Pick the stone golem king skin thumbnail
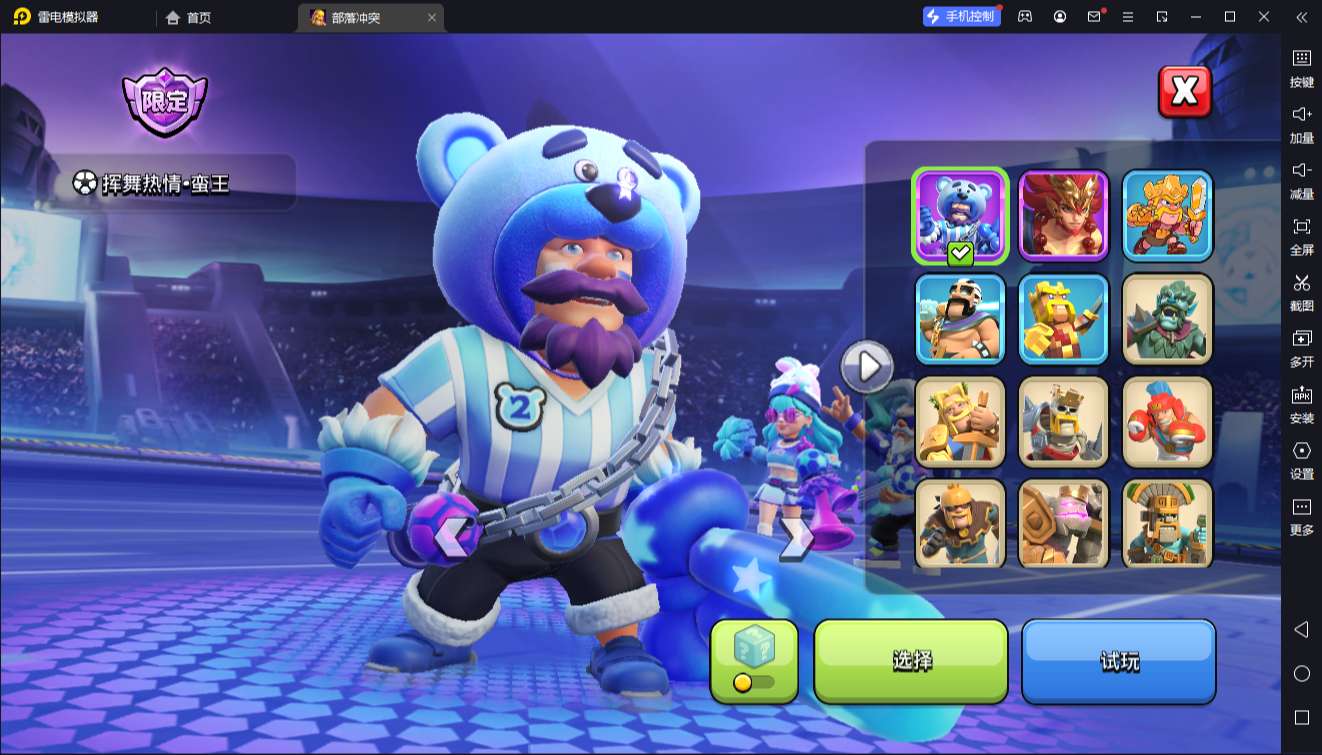 [x=1063, y=524]
